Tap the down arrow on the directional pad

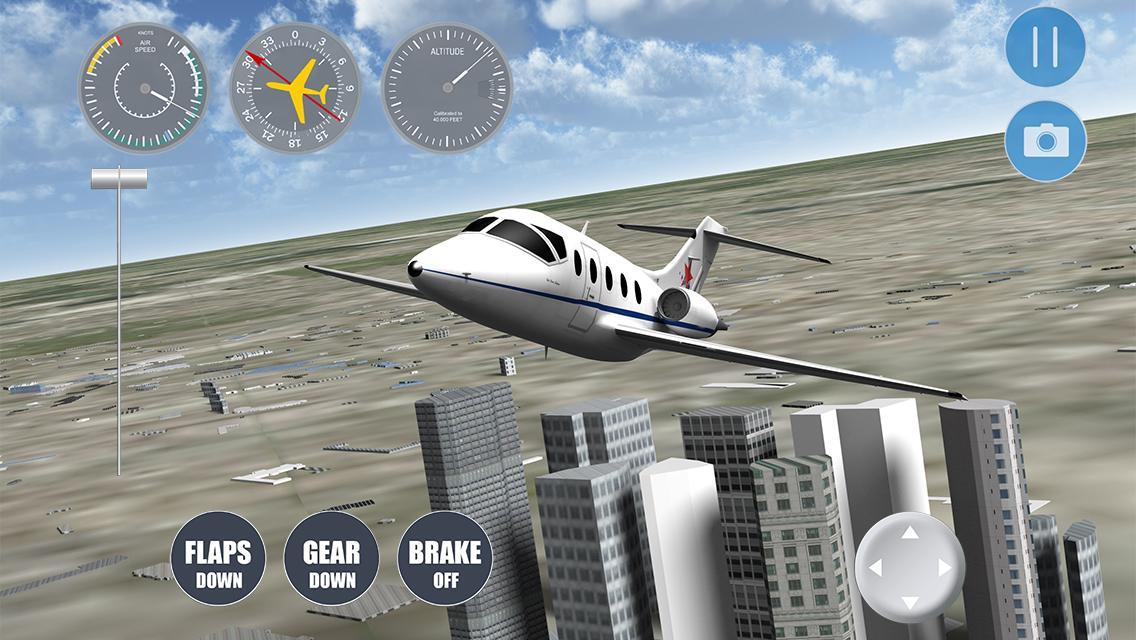910,601
